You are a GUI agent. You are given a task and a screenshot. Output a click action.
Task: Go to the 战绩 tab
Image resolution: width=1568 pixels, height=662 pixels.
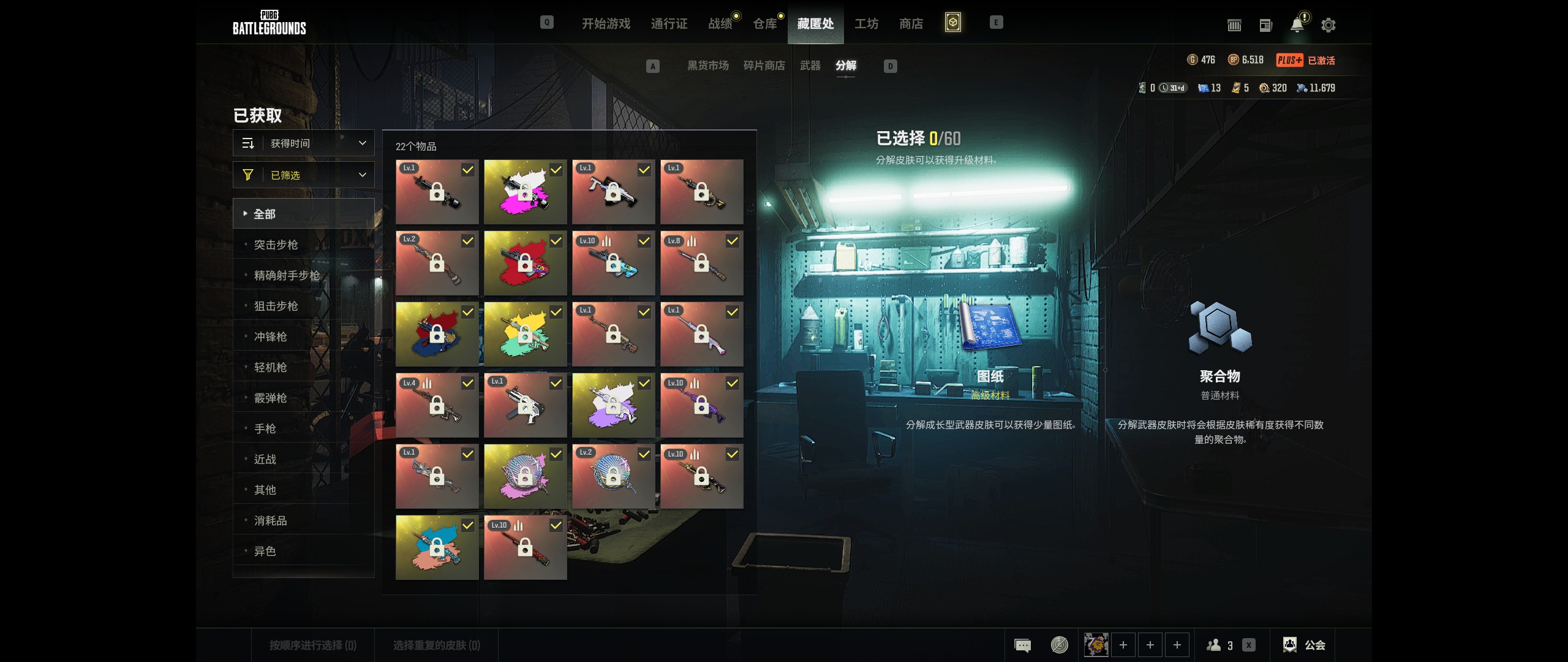pos(720,24)
